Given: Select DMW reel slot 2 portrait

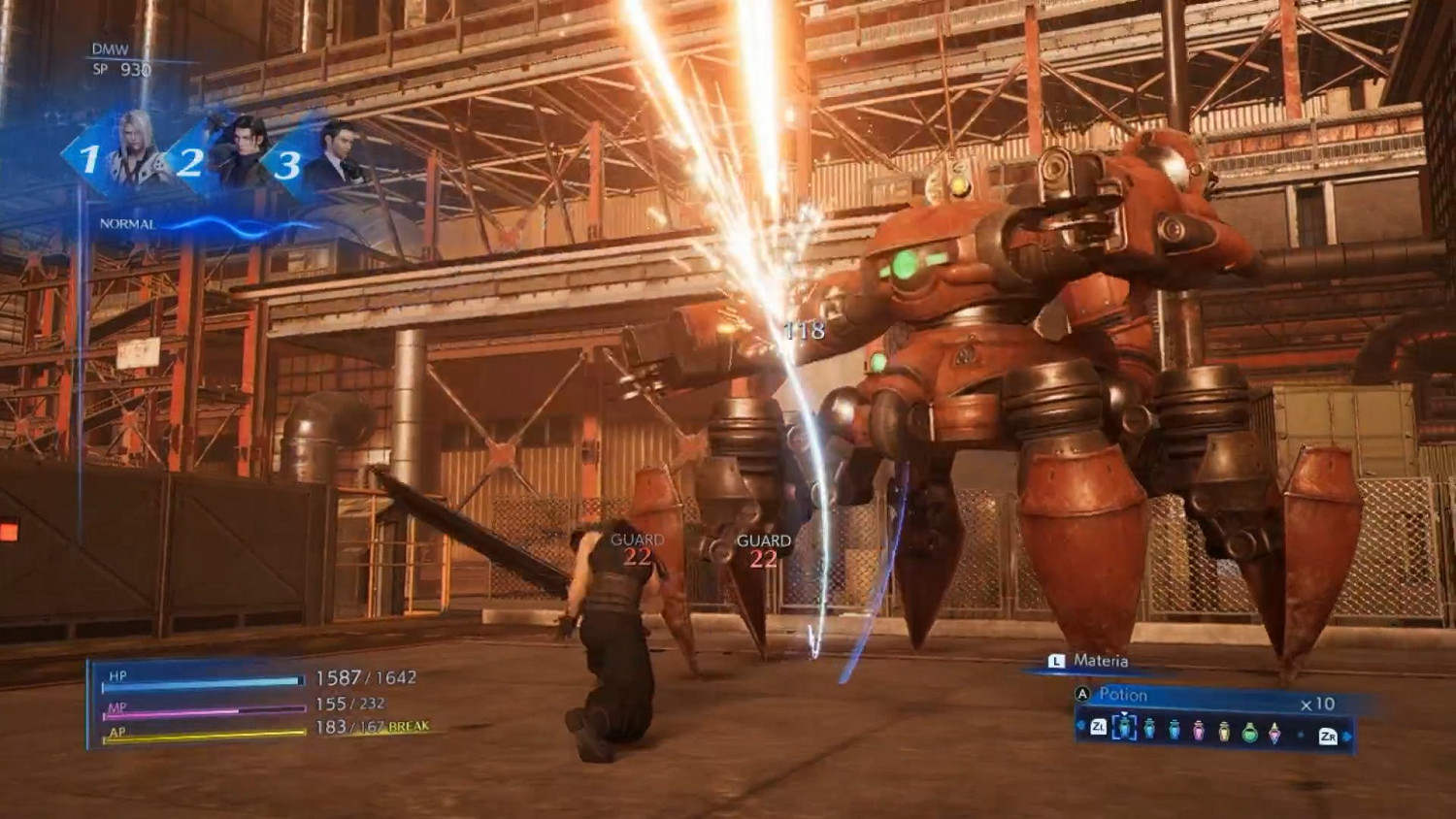Looking at the screenshot, I should click(x=236, y=155).
